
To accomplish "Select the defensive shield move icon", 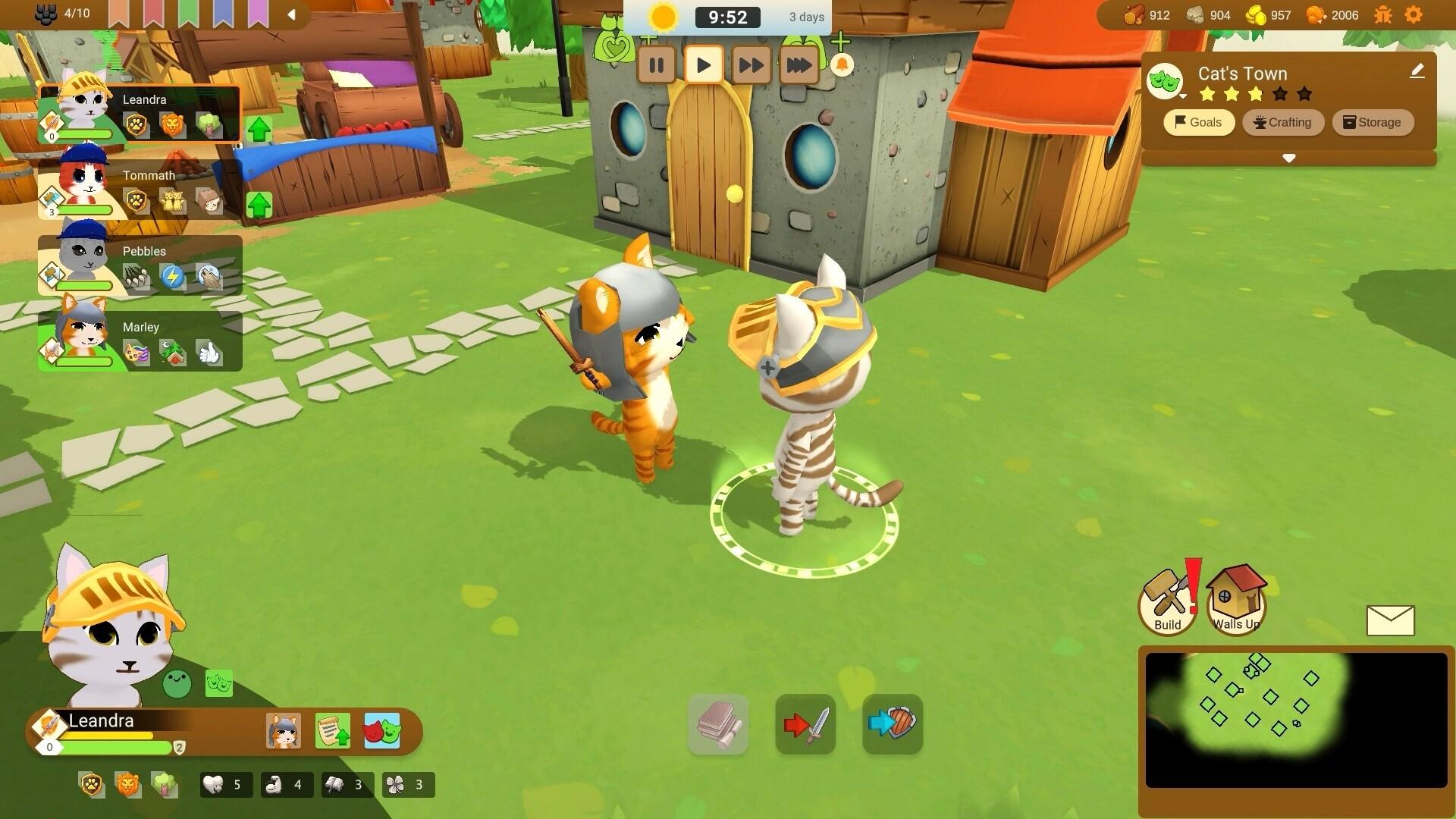I will [892, 725].
